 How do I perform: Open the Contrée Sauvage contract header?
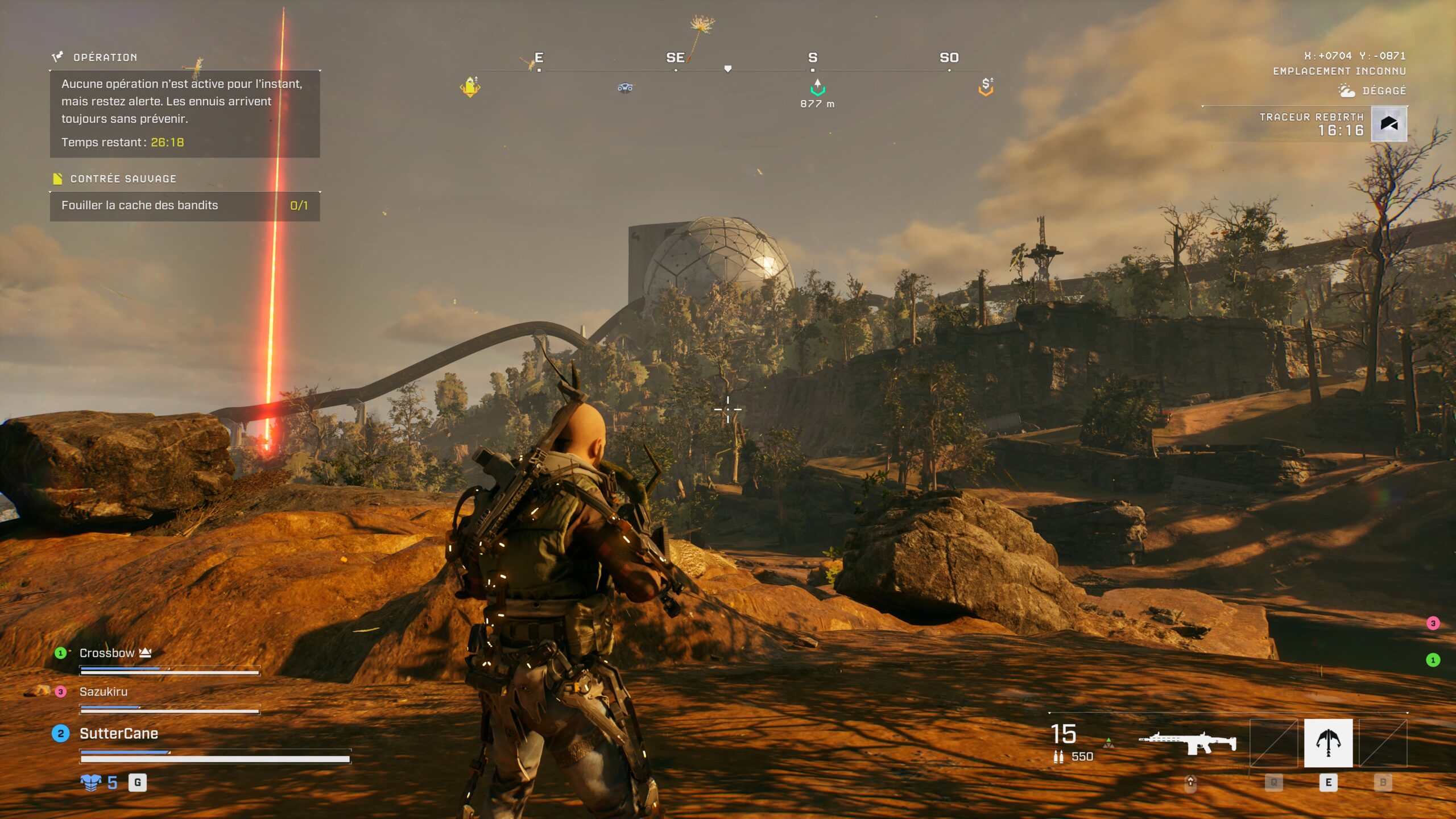pos(123,179)
